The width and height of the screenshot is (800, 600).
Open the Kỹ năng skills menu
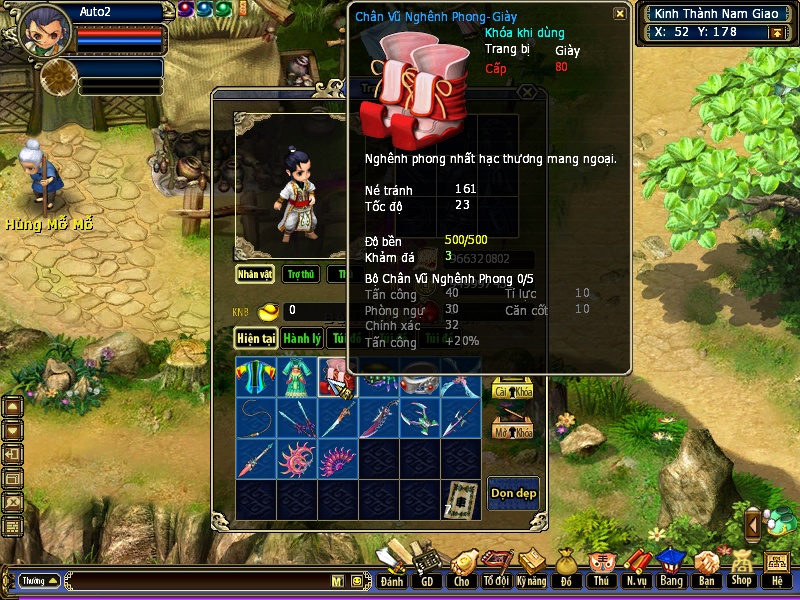pos(532,568)
